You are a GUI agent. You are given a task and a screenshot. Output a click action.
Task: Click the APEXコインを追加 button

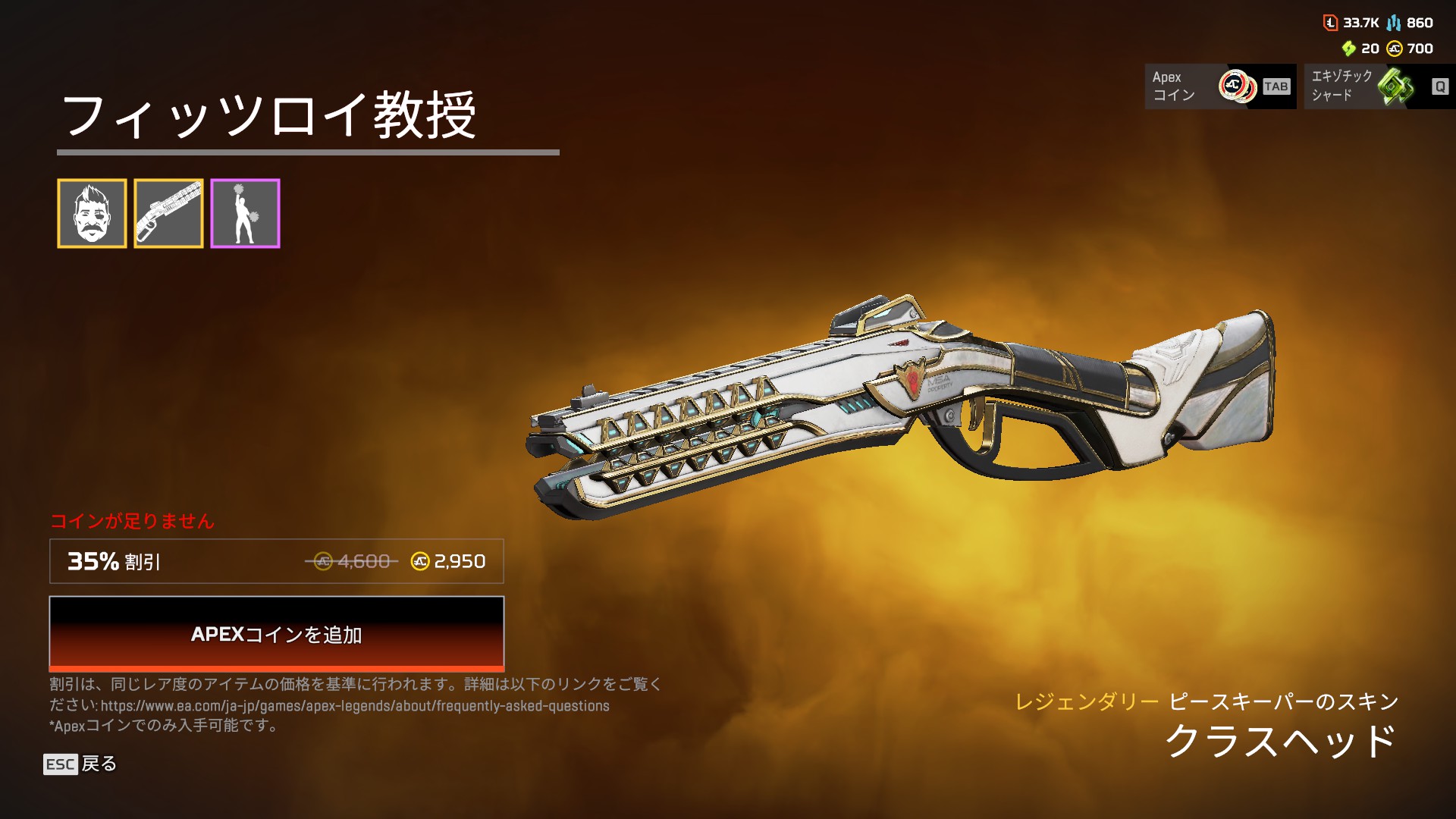tap(276, 633)
